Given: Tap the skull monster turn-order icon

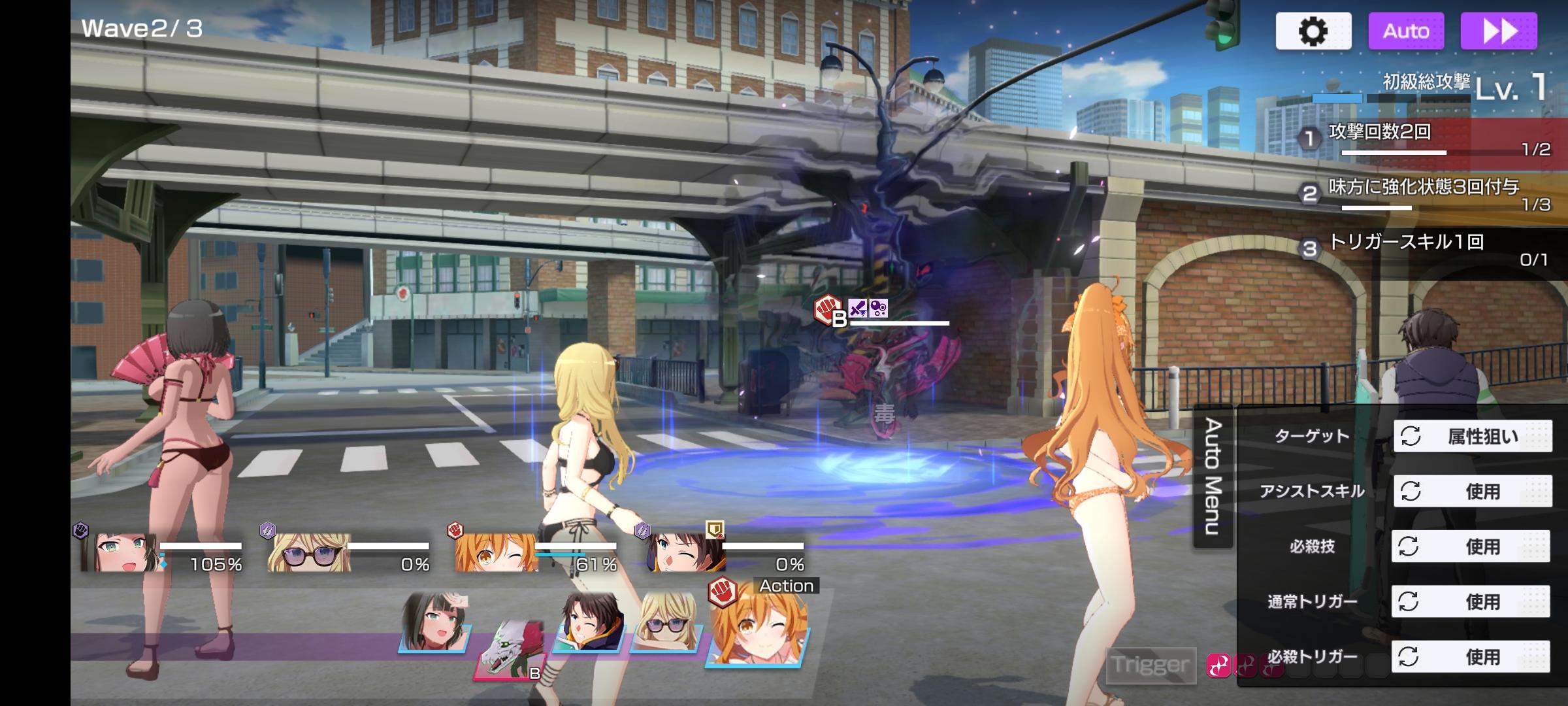Looking at the screenshot, I should point(511,650).
